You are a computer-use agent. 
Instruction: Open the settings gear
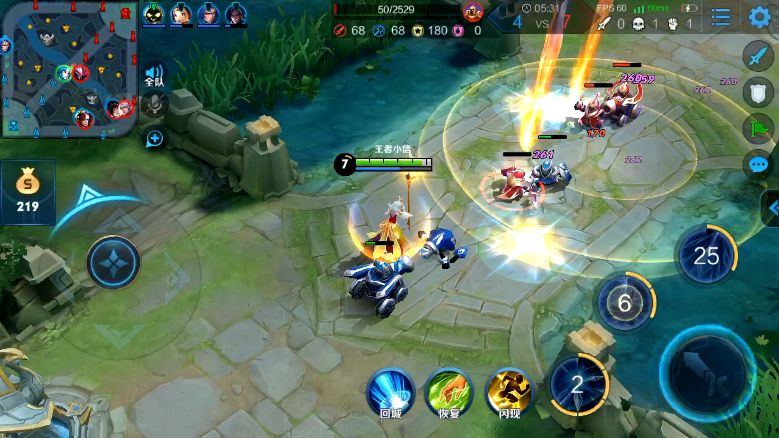(760, 16)
